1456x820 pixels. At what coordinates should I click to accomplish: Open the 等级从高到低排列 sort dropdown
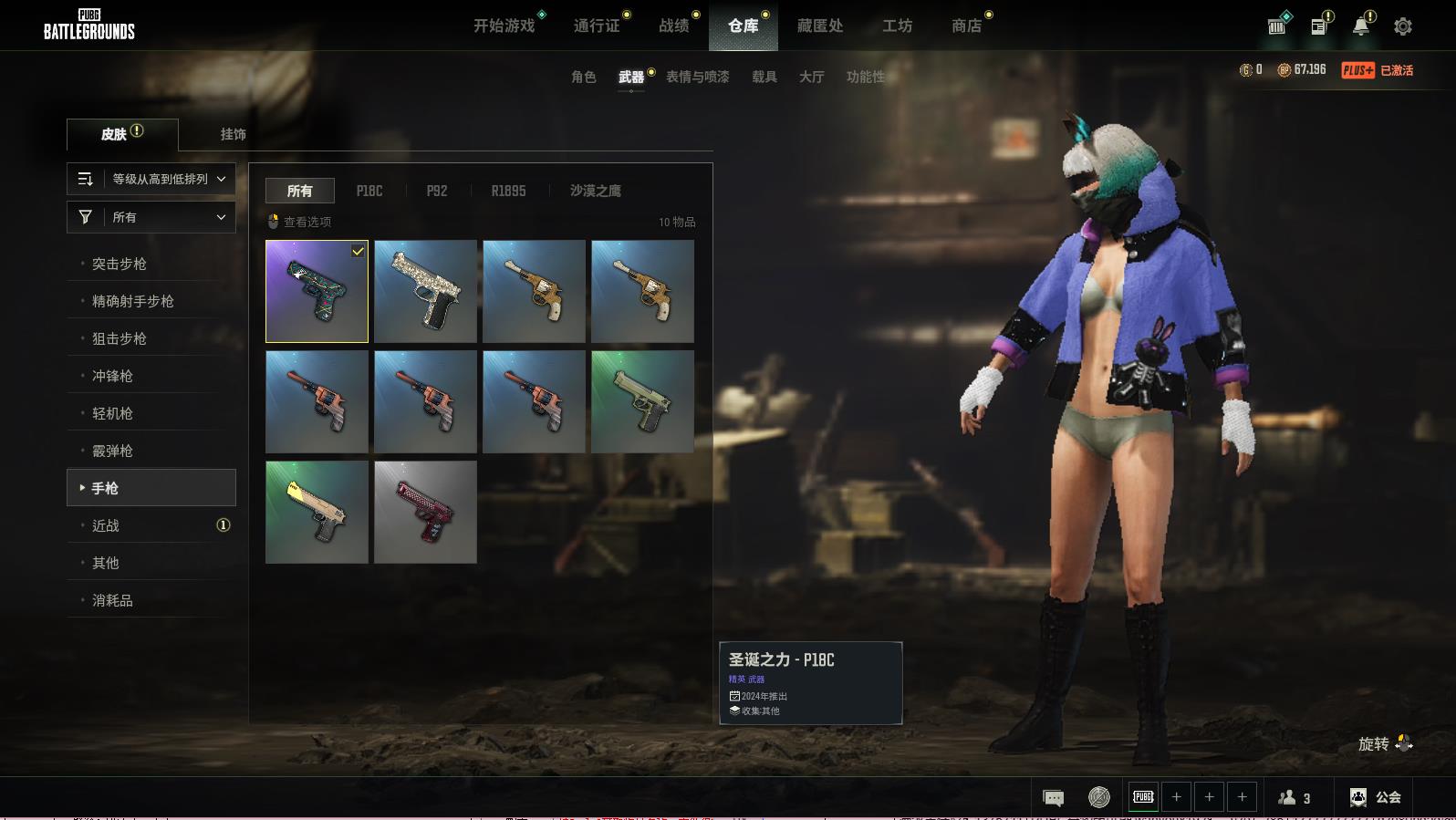pyautogui.click(x=151, y=179)
